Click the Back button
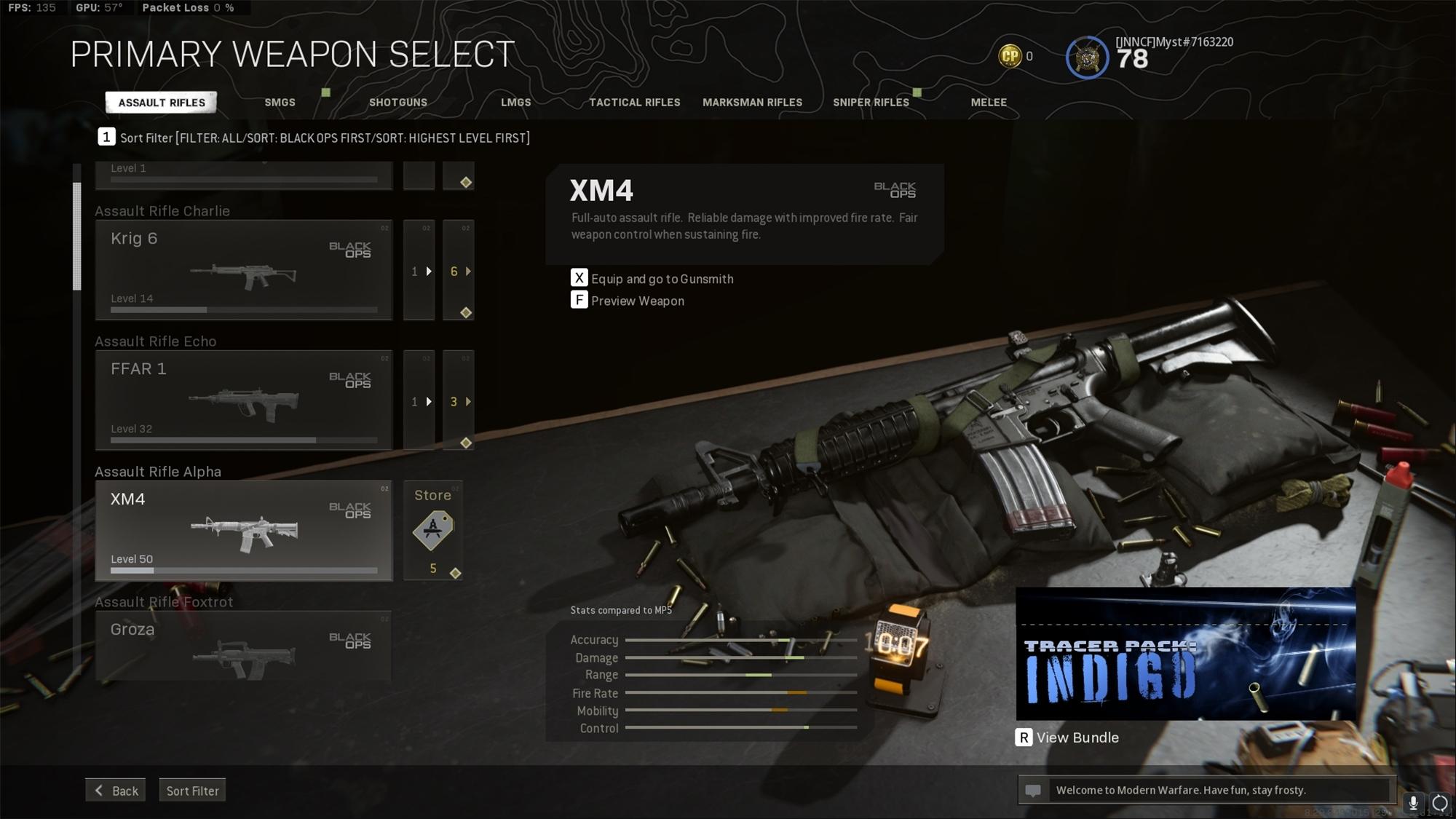Screen dimensions: 1456x819 115,790
